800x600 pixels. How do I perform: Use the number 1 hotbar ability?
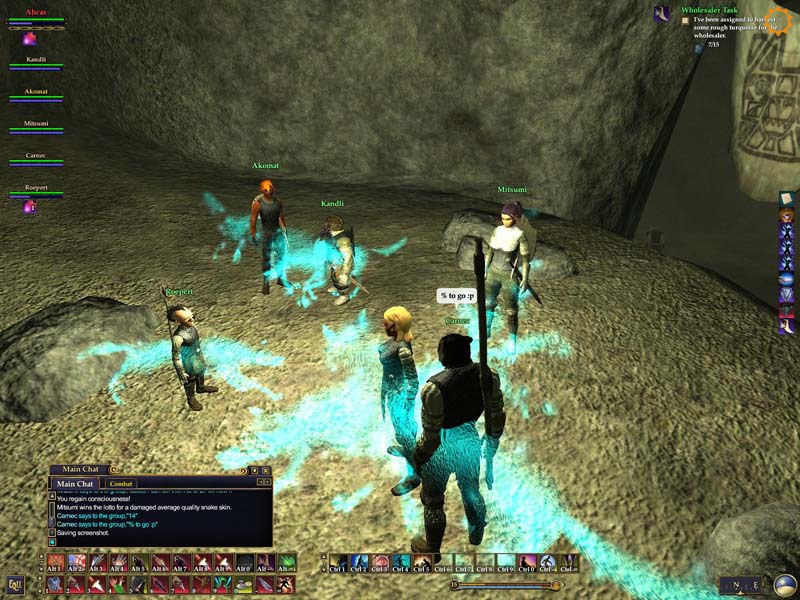coord(56,584)
